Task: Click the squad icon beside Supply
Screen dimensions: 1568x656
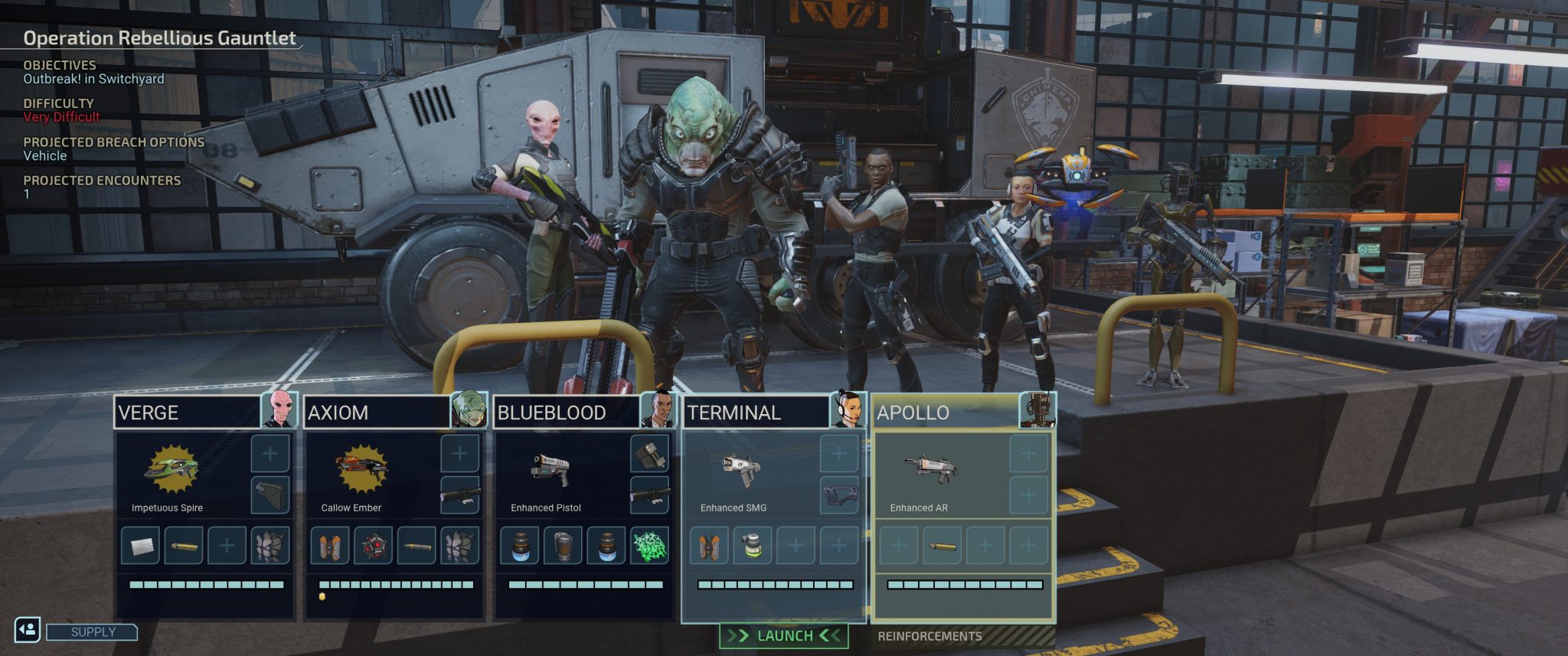Action: [x=28, y=629]
